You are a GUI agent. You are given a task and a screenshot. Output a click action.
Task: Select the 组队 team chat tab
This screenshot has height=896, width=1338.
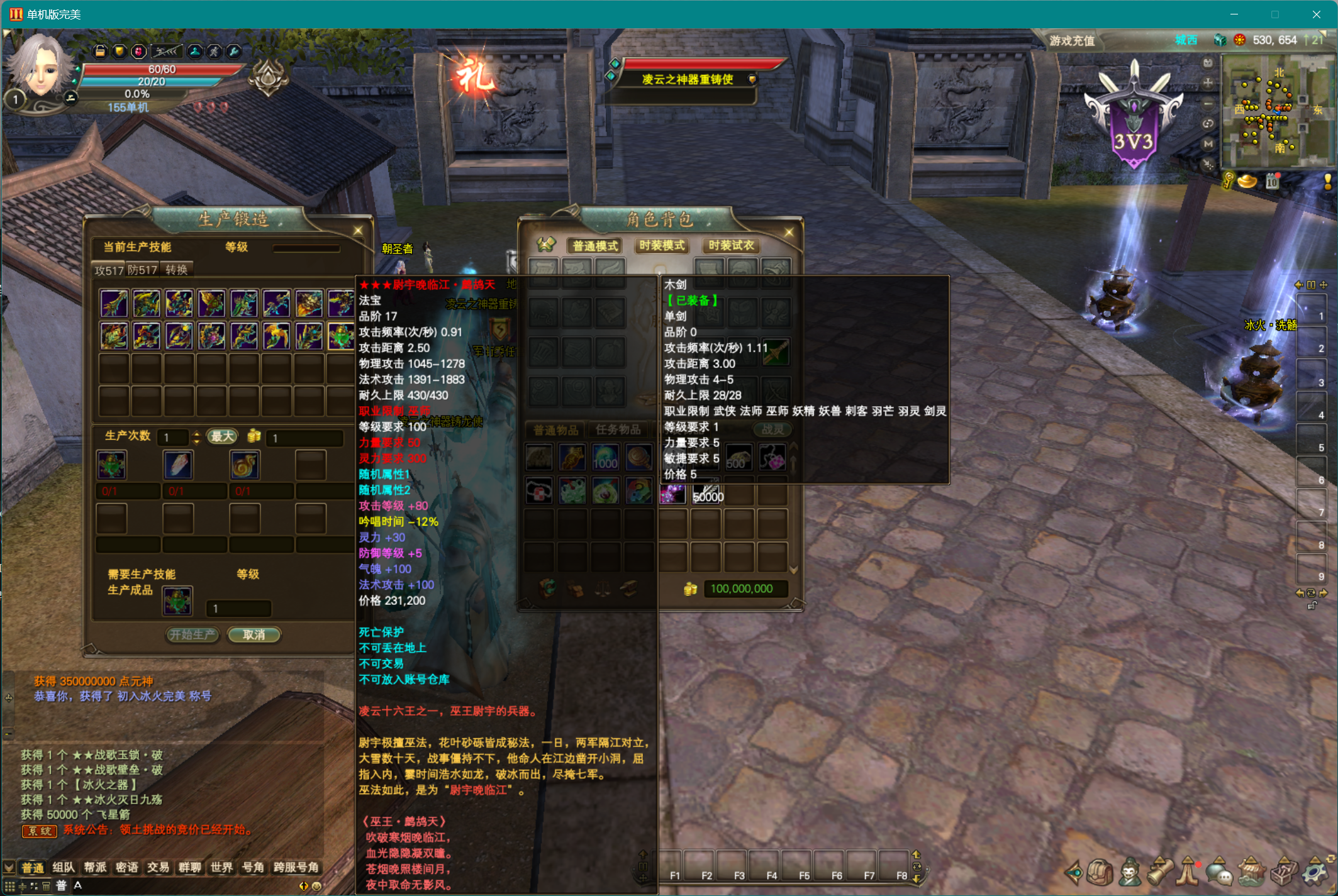(x=64, y=868)
